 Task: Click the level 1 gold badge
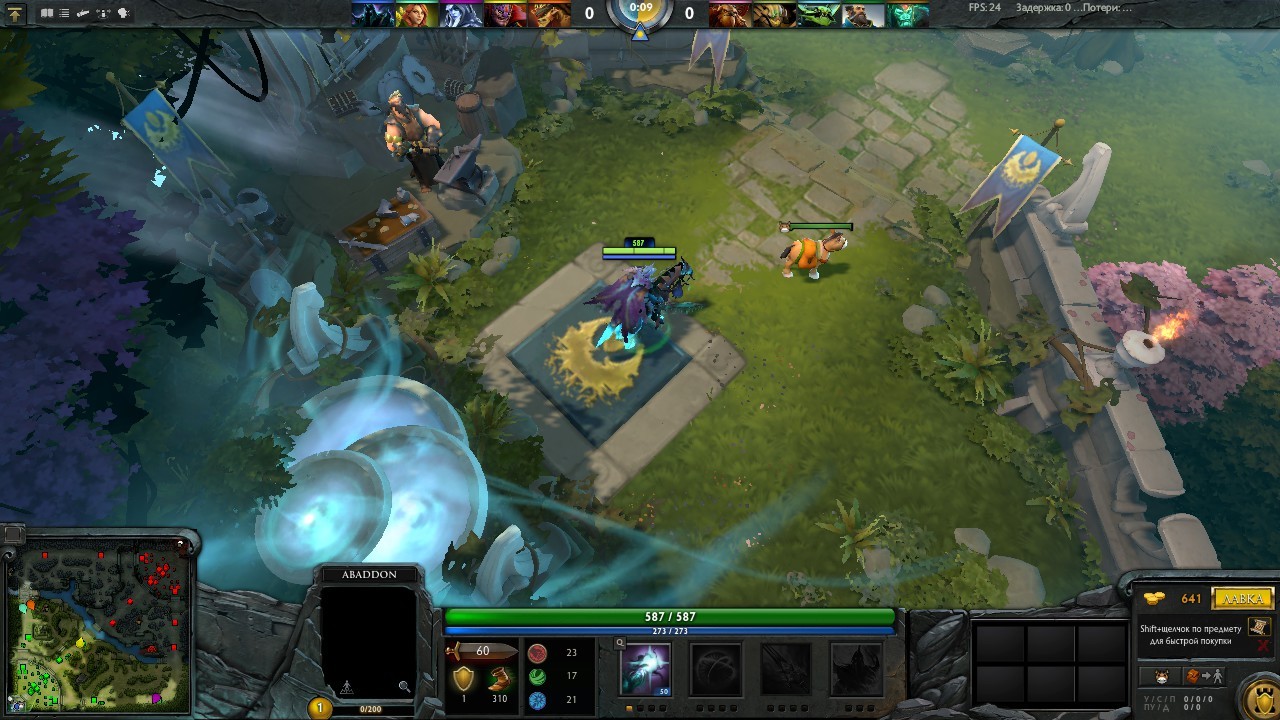320,708
